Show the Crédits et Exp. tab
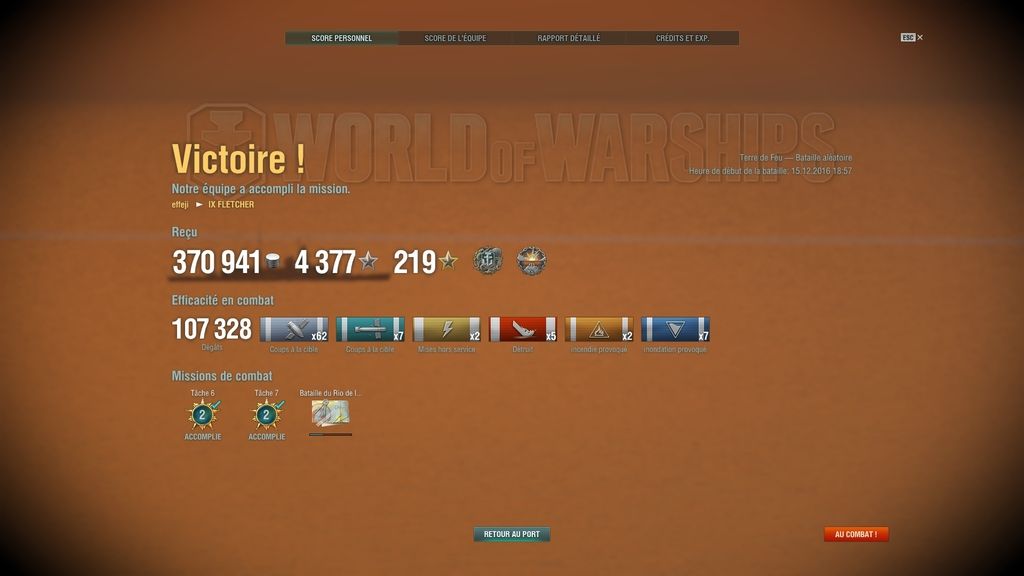 click(x=682, y=38)
